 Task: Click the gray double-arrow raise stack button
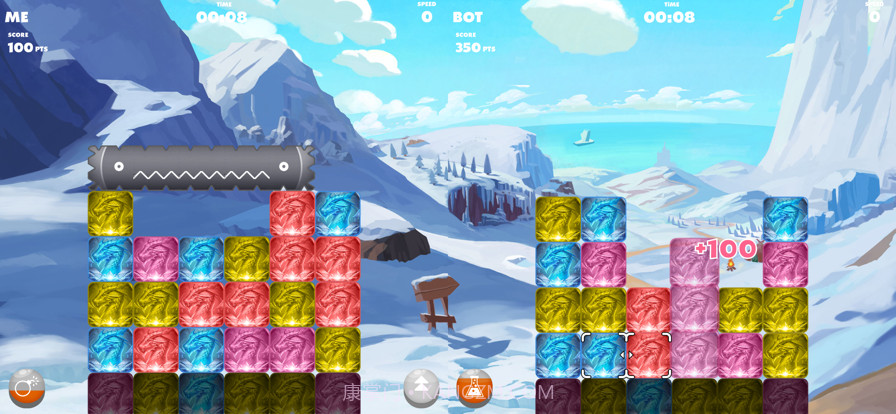click(421, 387)
